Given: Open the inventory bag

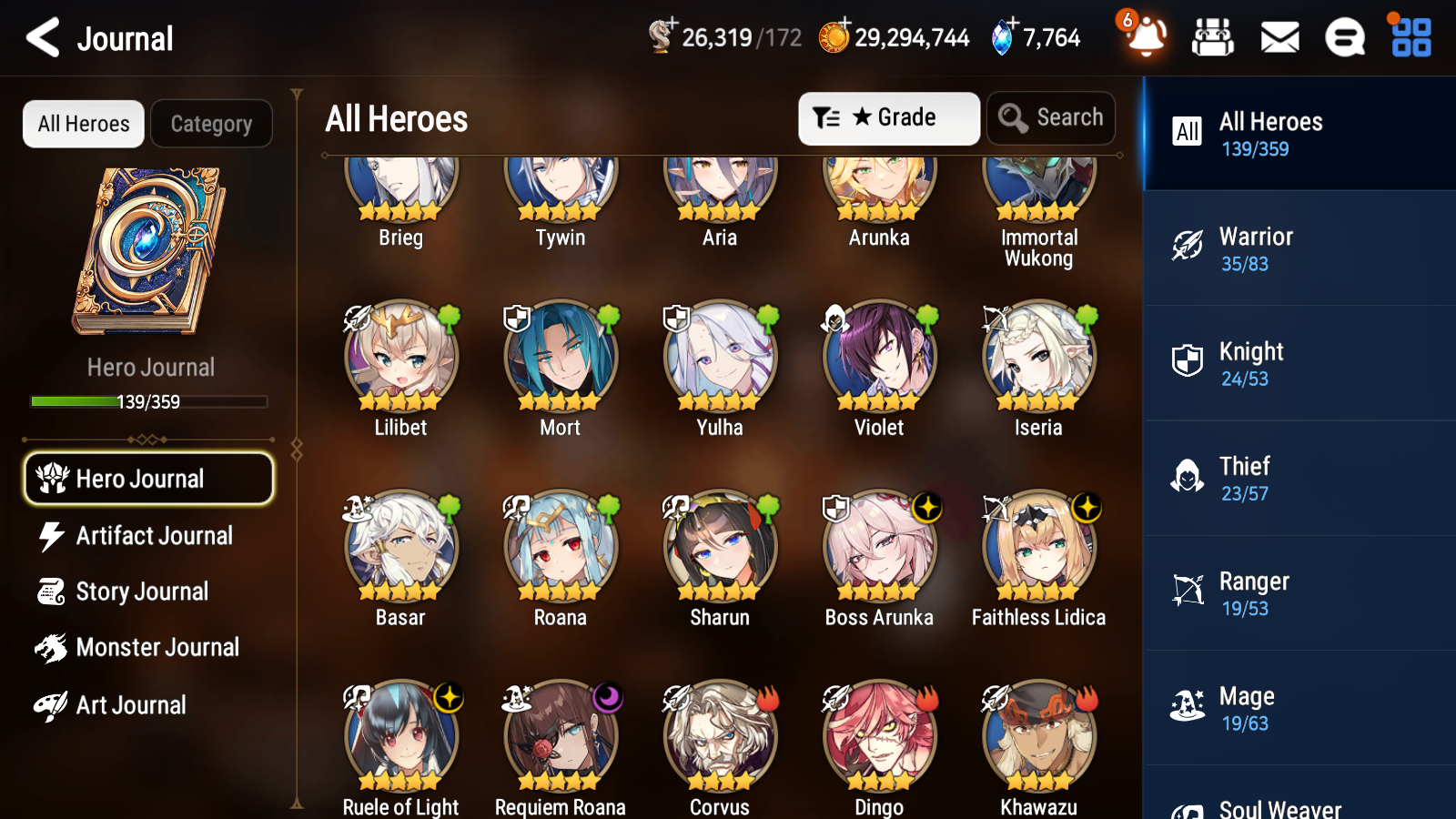Looking at the screenshot, I should pos(1213,37).
